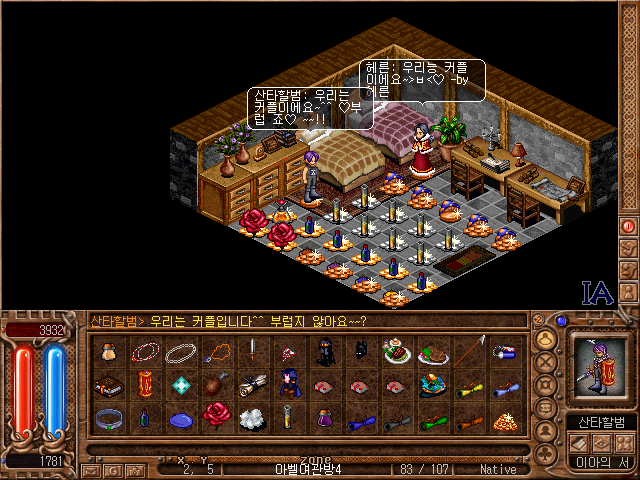This screenshot has height=480, width=640.
Task: Pick the blue beret hat item
Action: (x=180, y=418)
